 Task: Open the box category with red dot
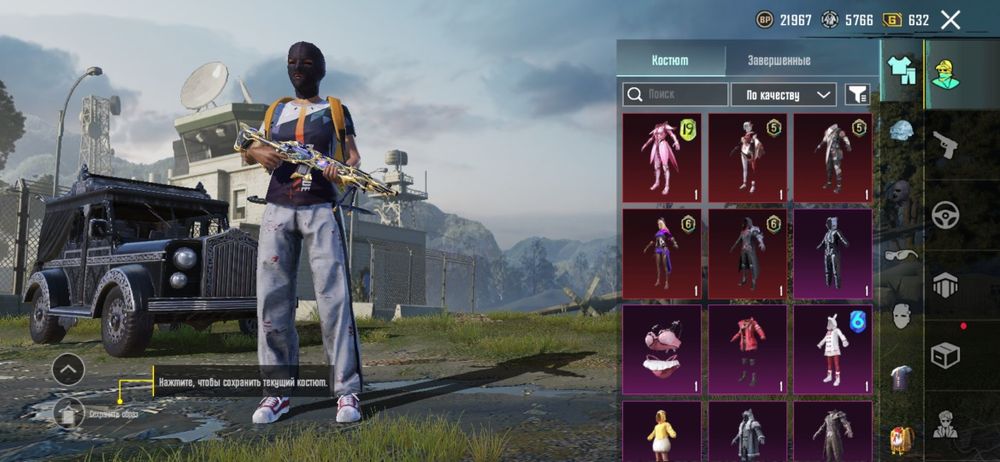click(945, 354)
